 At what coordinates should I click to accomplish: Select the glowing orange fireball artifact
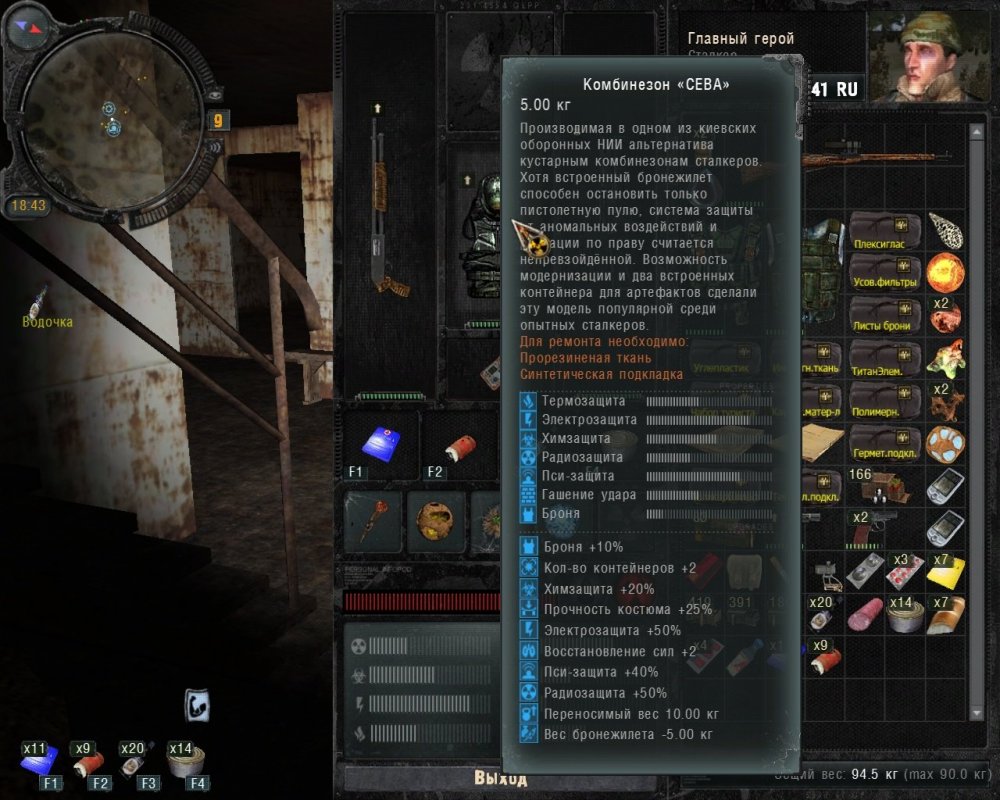pos(943,272)
